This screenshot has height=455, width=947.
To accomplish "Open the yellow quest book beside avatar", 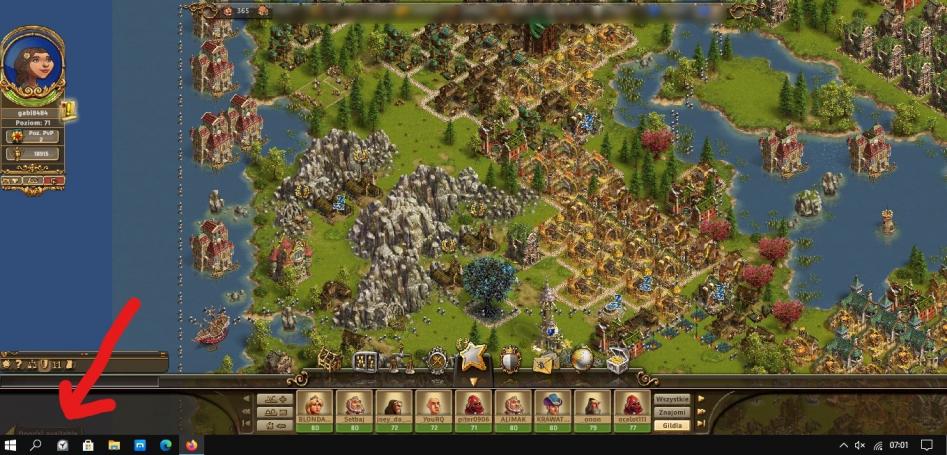I will pyautogui.click(x=68, y=111).
